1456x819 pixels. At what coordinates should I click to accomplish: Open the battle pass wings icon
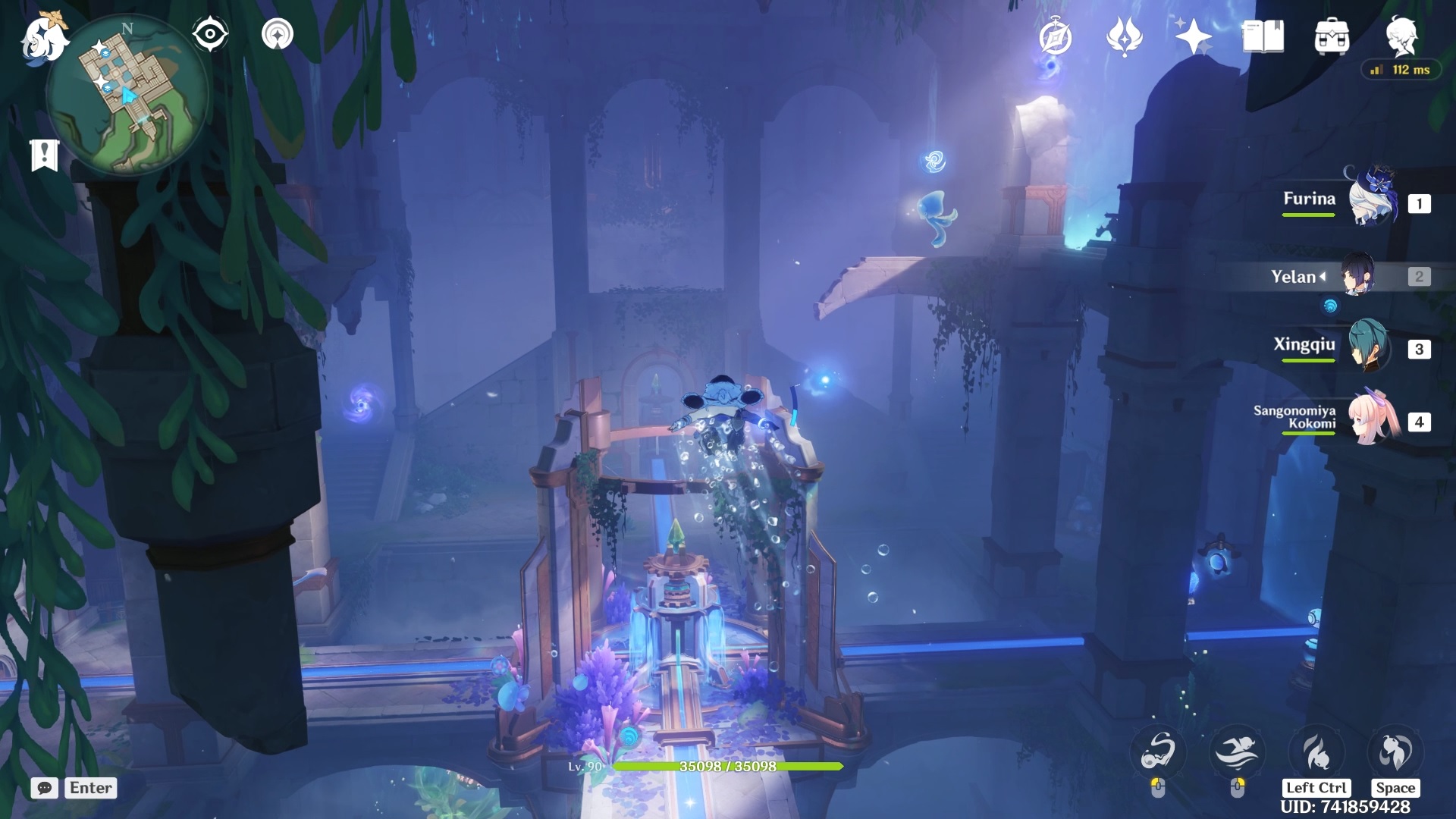point(1124,36)
